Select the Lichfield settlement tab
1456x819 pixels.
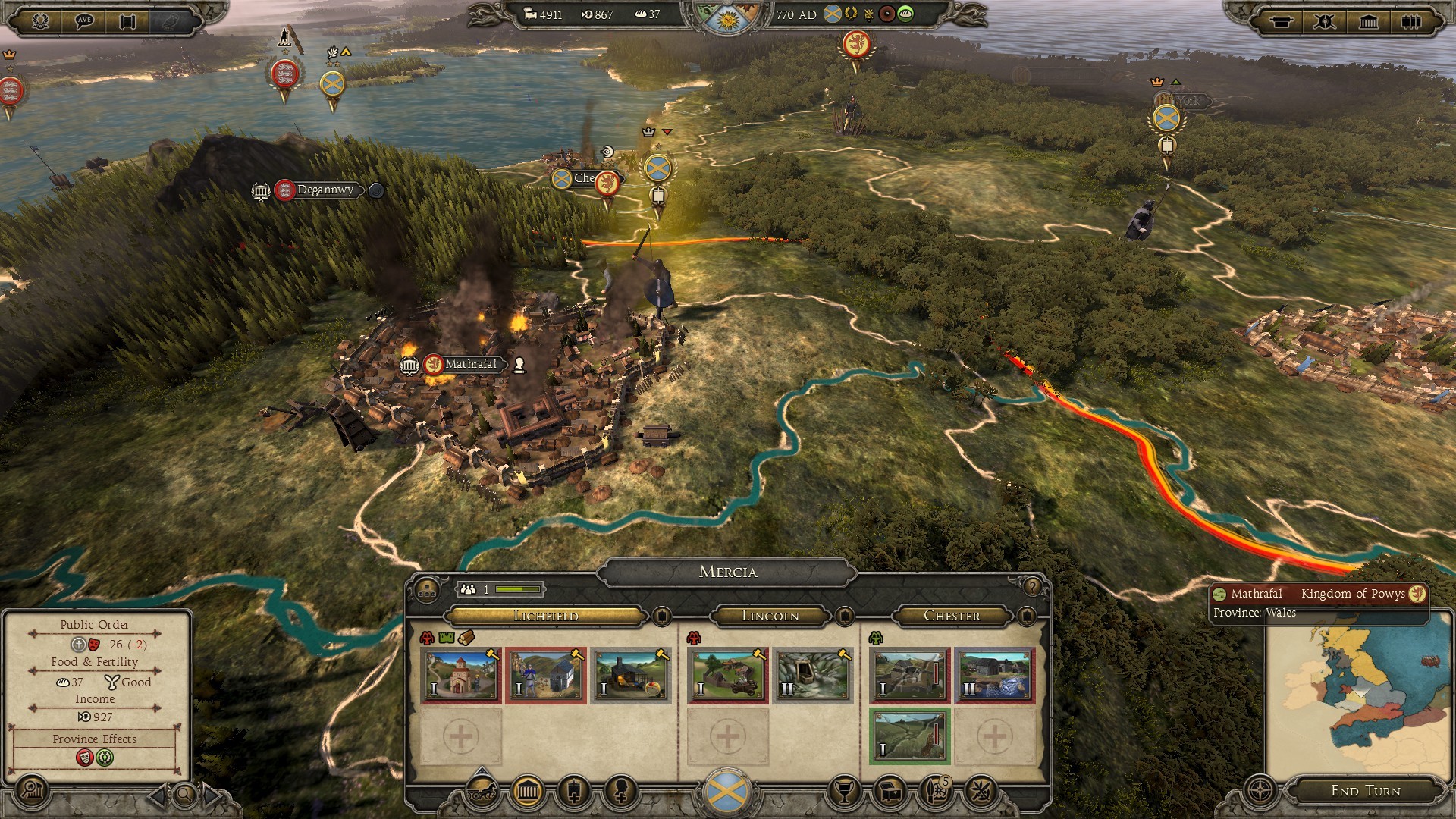(546, 616)
